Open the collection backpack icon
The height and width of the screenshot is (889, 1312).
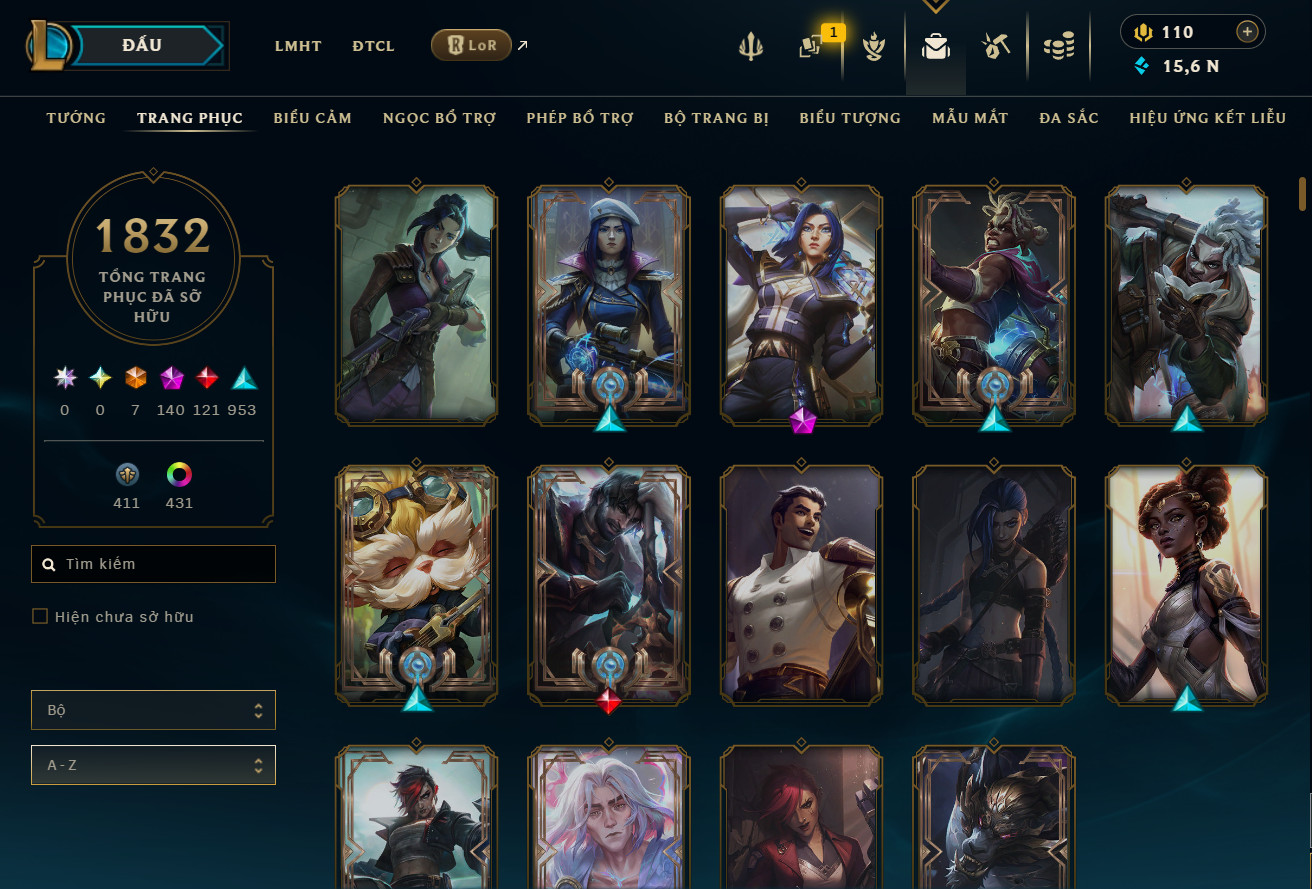click(x=936, y=46)
